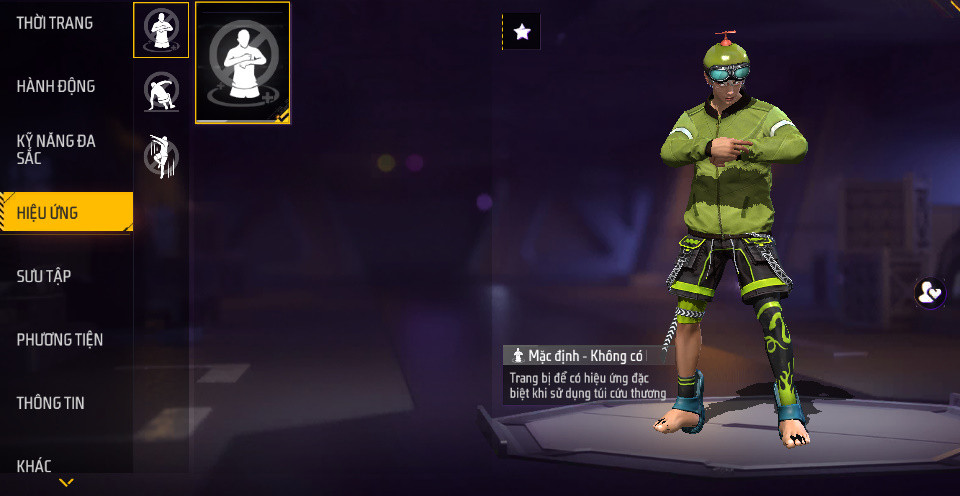Expand the sidebar with the yellow down arrow

coord(66,483)
